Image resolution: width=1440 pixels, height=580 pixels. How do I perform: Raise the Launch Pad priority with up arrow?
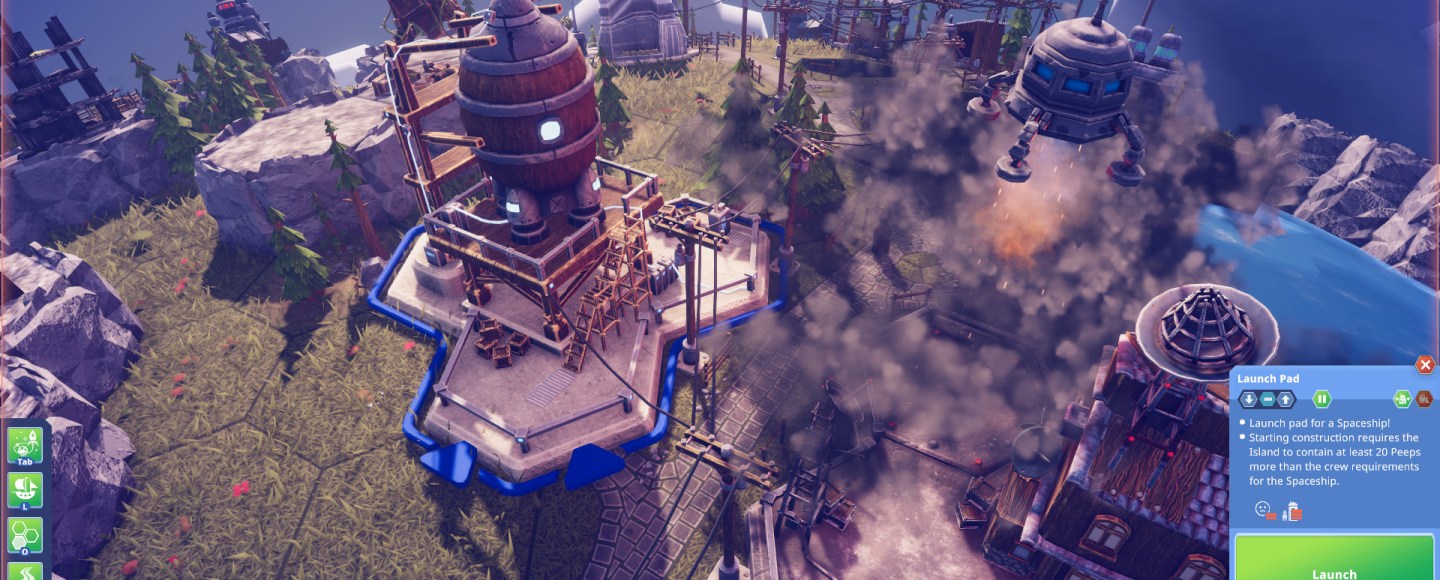[1286, 399]
